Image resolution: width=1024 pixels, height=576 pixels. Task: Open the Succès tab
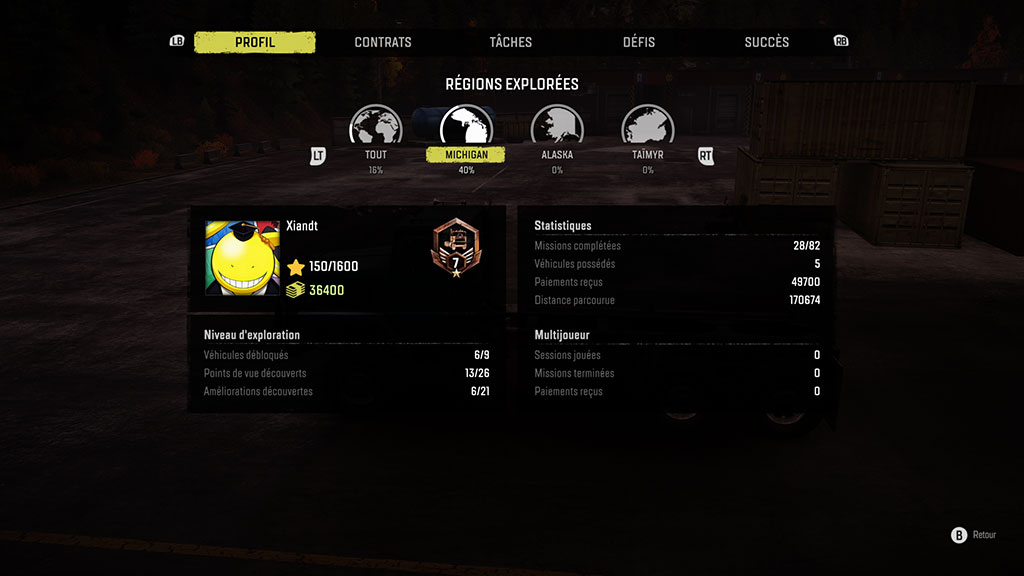[x=767, y=42]
